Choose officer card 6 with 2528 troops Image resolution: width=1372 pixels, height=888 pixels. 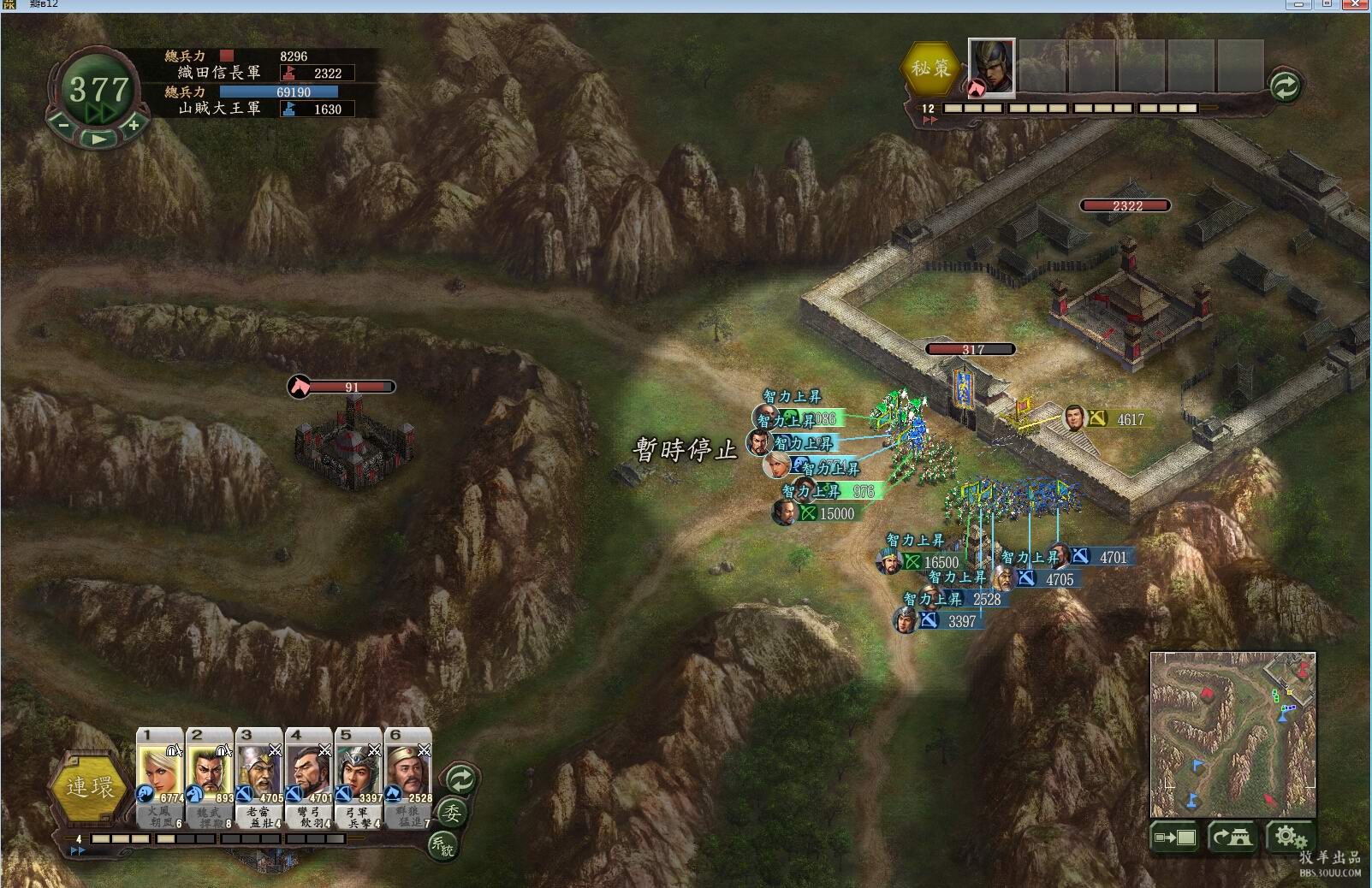click(x=408, y=773)
